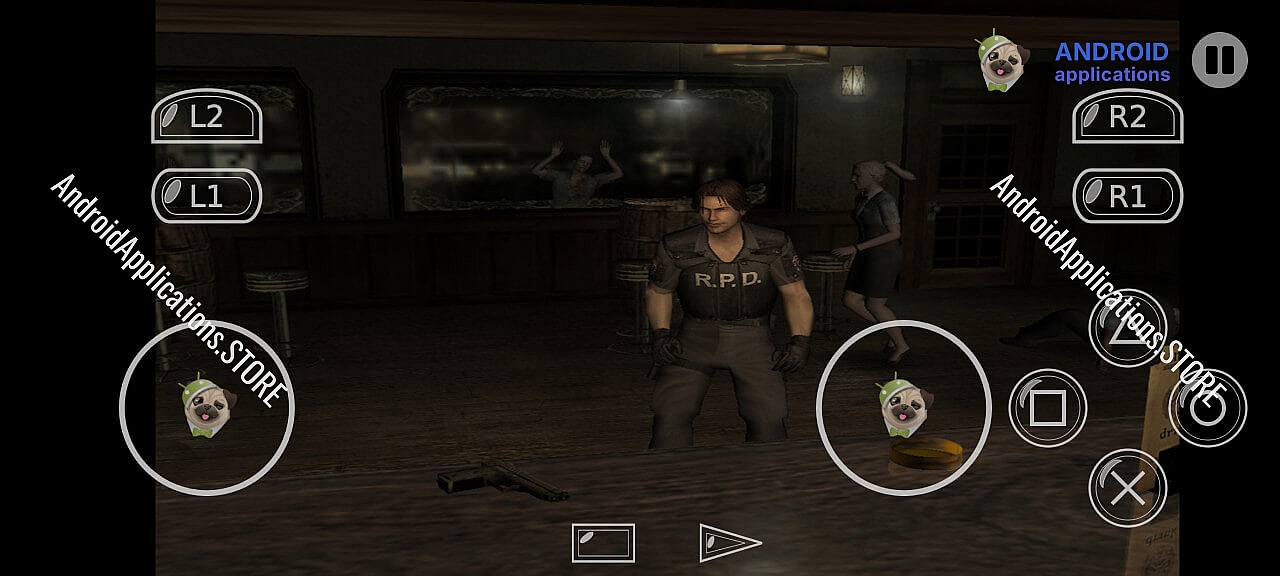
Task: Tap the circle action button
Action: (1207, 408)
